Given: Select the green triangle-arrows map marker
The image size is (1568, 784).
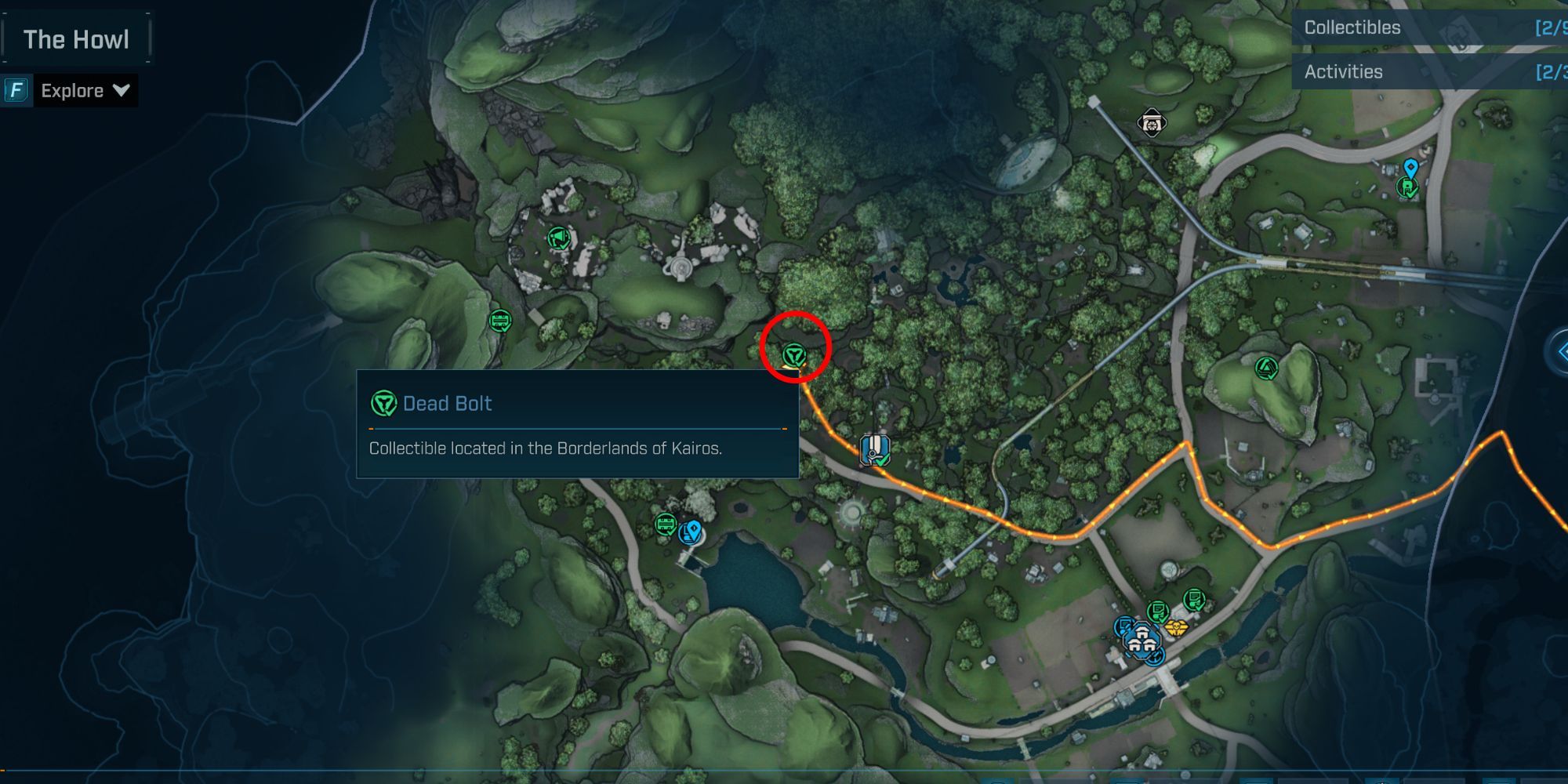Looking at the screenshot, I should click(1266, 368).
